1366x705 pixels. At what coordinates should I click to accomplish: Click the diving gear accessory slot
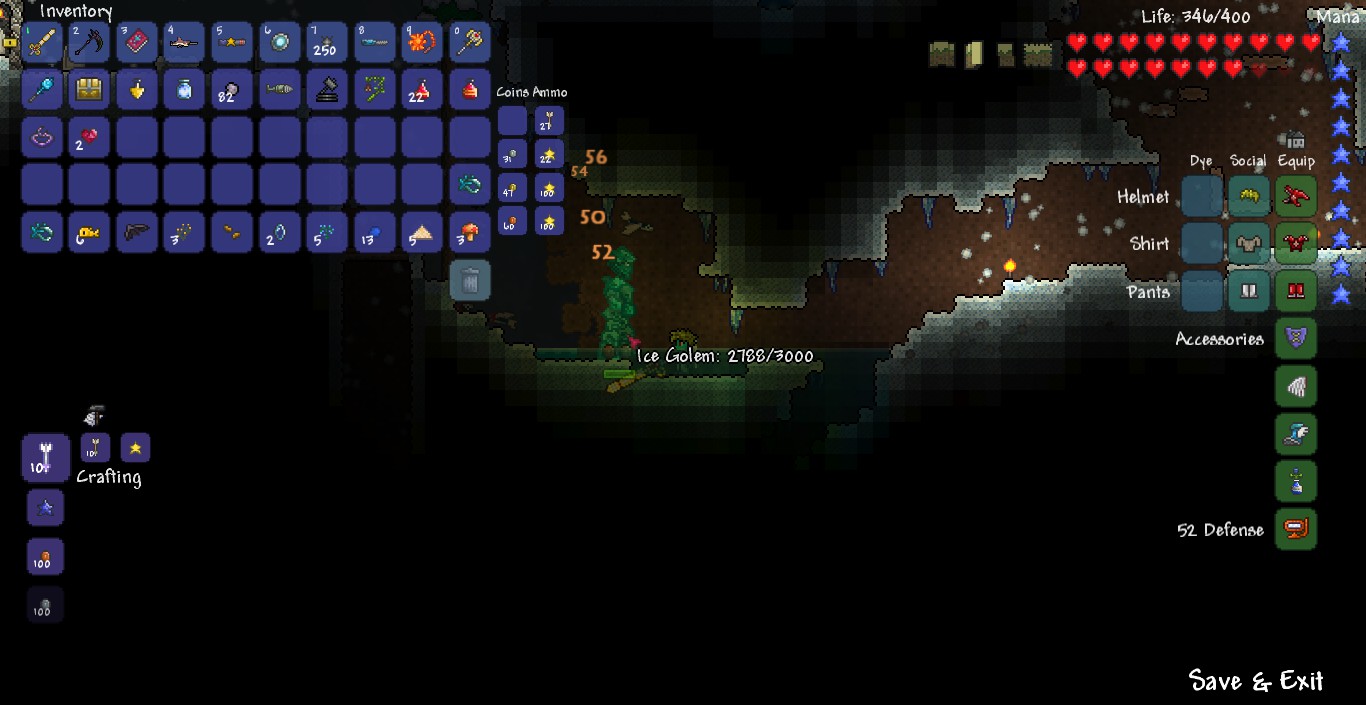(x=1296, y=529)
